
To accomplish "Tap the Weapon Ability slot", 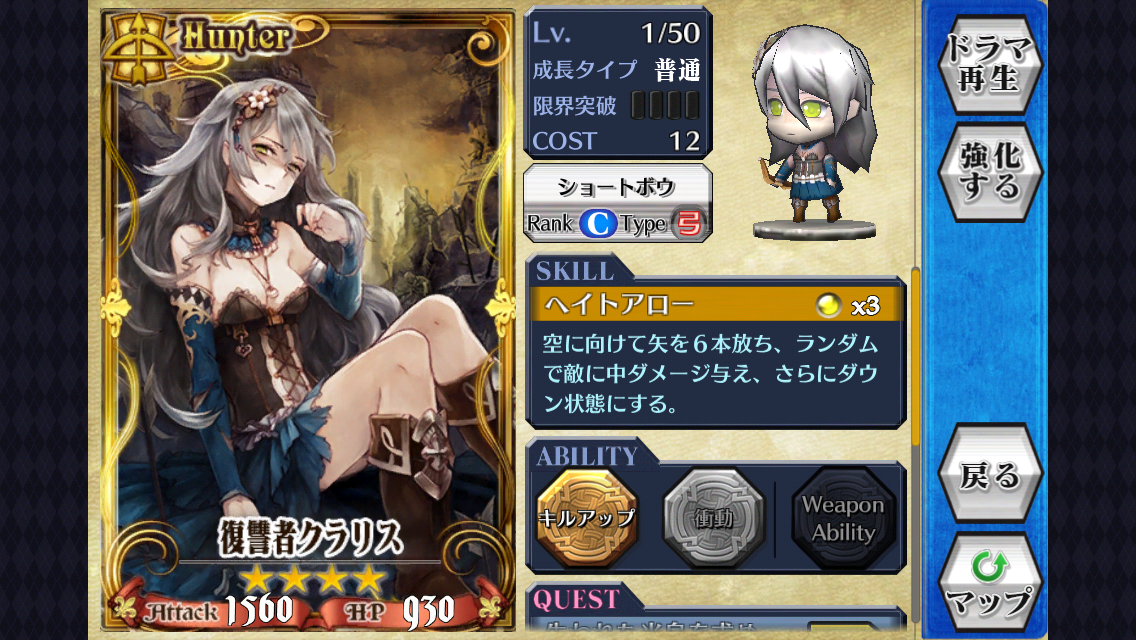I will 843,518.
